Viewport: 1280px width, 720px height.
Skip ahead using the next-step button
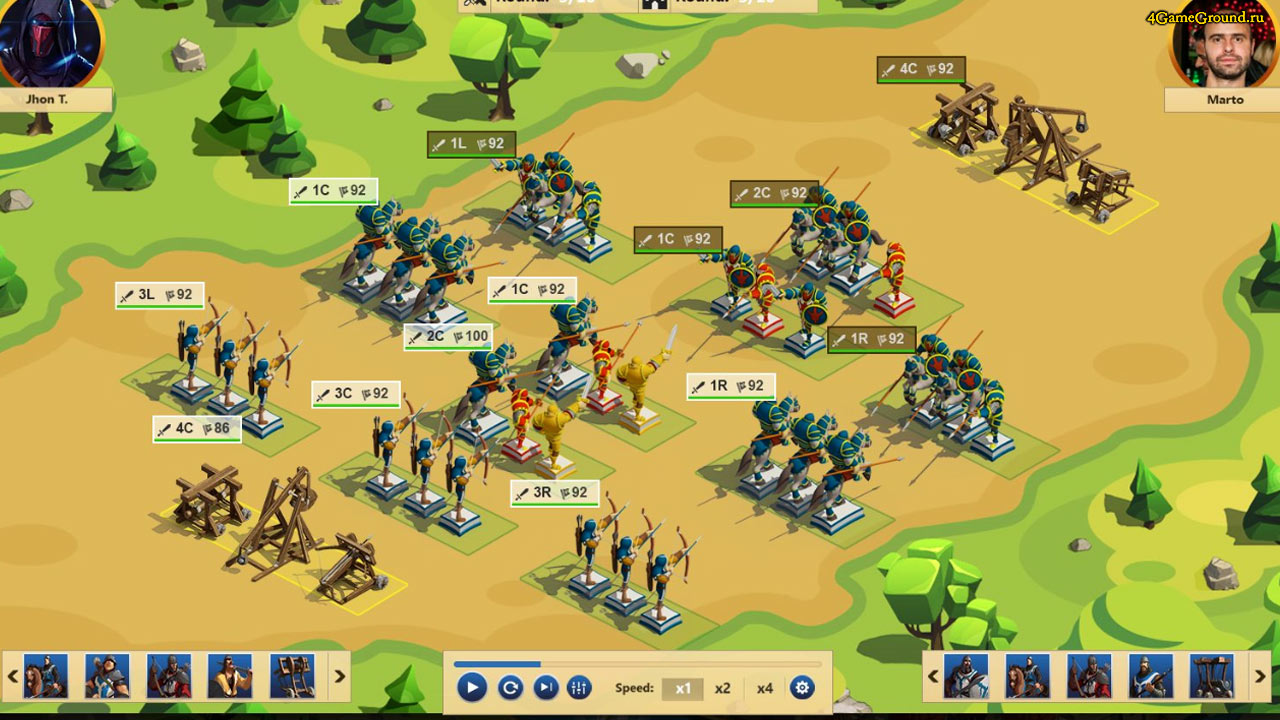pos(545,688)
